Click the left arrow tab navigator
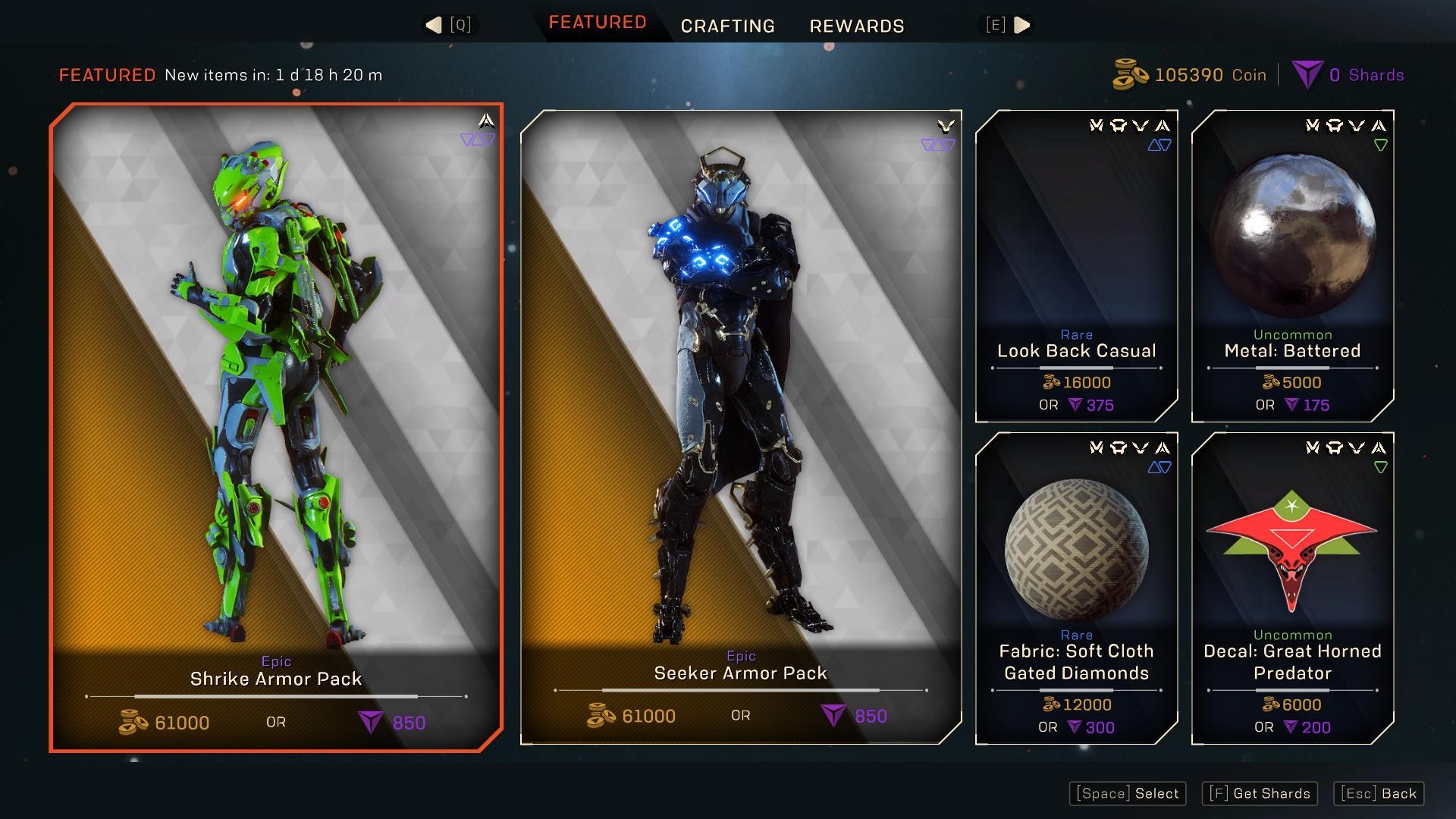The image size is (1456, 819). pyautogui.click(x=435, y=25)
